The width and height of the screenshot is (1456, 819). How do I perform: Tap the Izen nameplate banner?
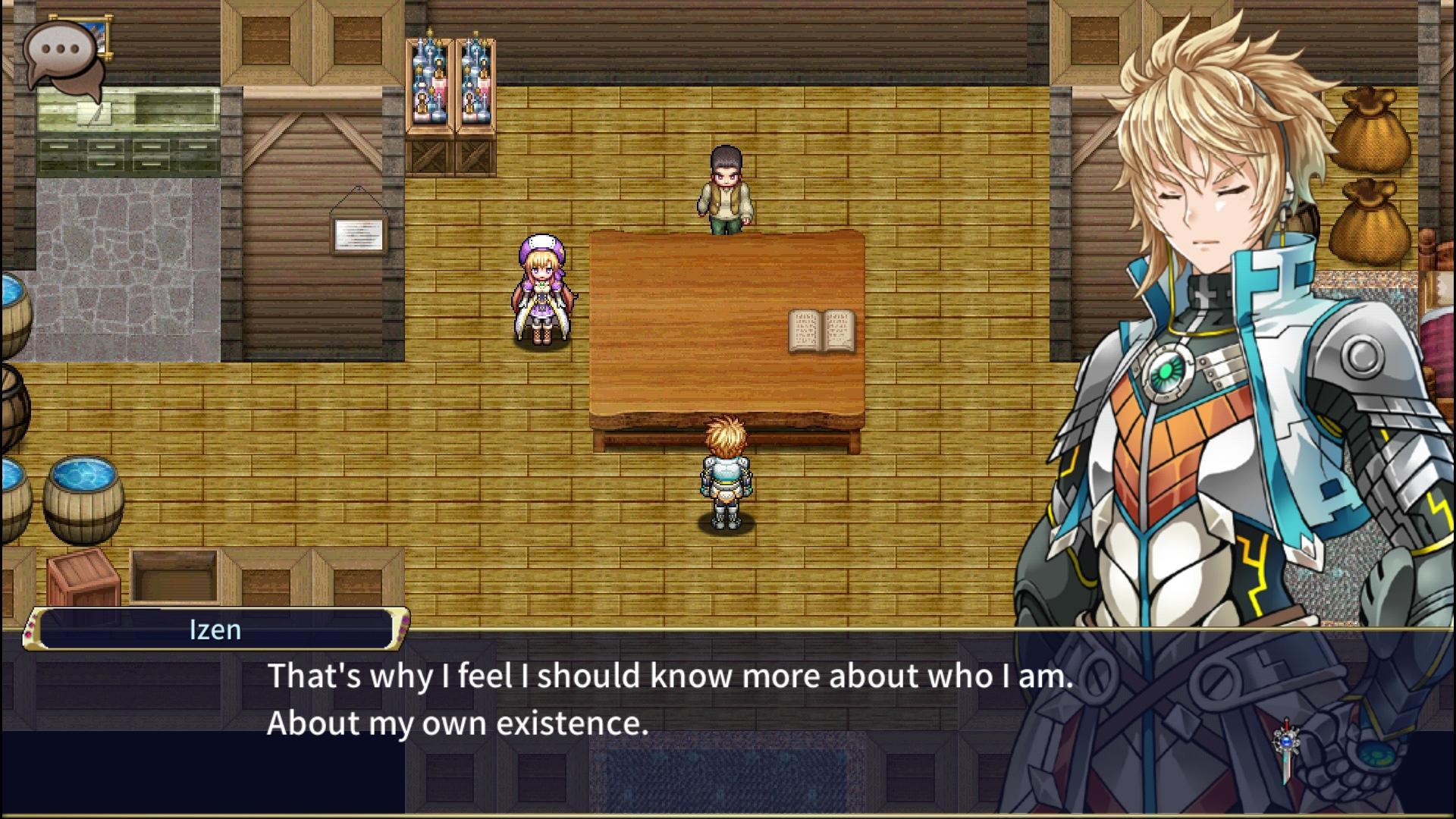tap(216, 629)
